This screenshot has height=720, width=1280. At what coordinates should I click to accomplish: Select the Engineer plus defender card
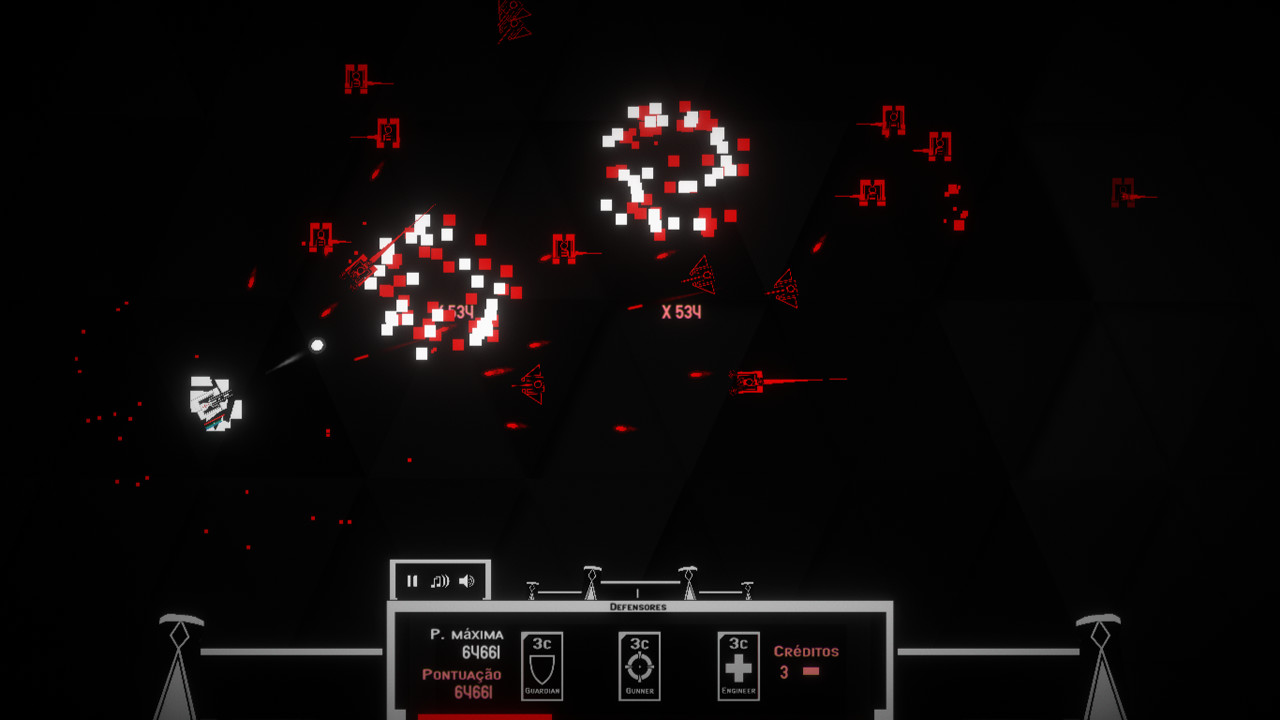(x=740, y=665)
